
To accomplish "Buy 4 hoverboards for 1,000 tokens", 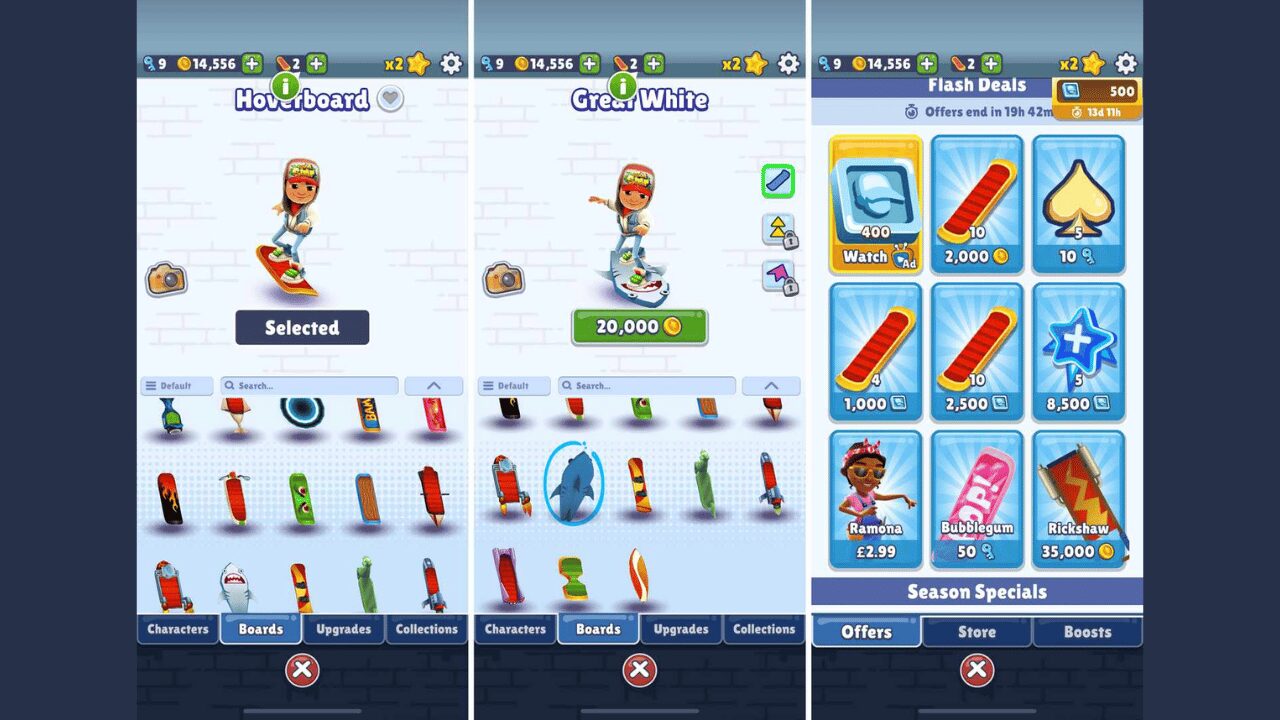I will click(x=876, y=352).
